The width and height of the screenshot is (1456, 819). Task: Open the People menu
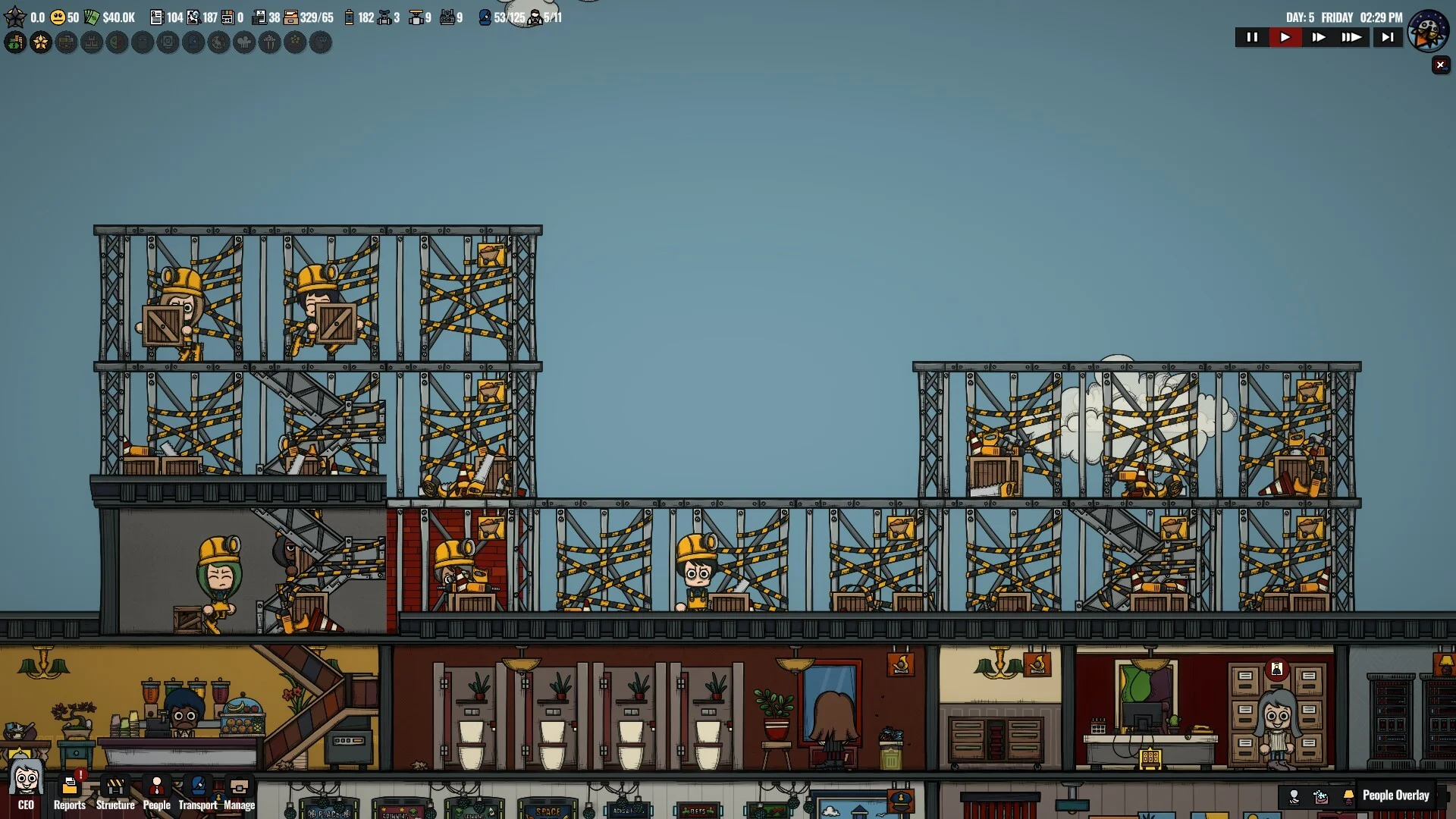point(157,792)
